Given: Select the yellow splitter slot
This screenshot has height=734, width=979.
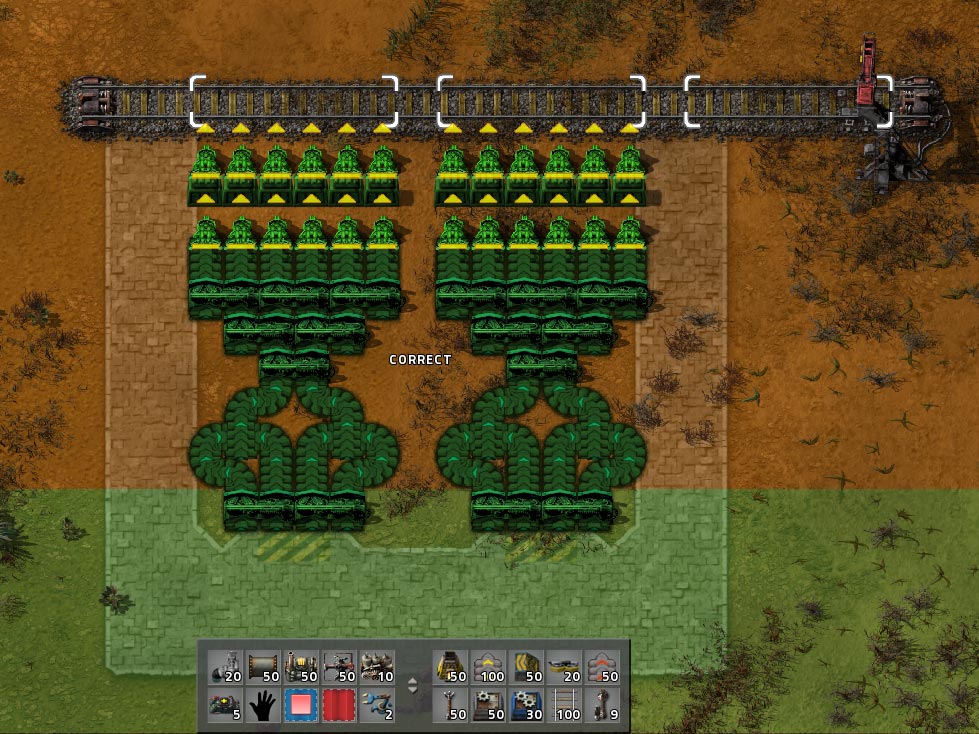Looking at the screenshot, I should 528,667.
